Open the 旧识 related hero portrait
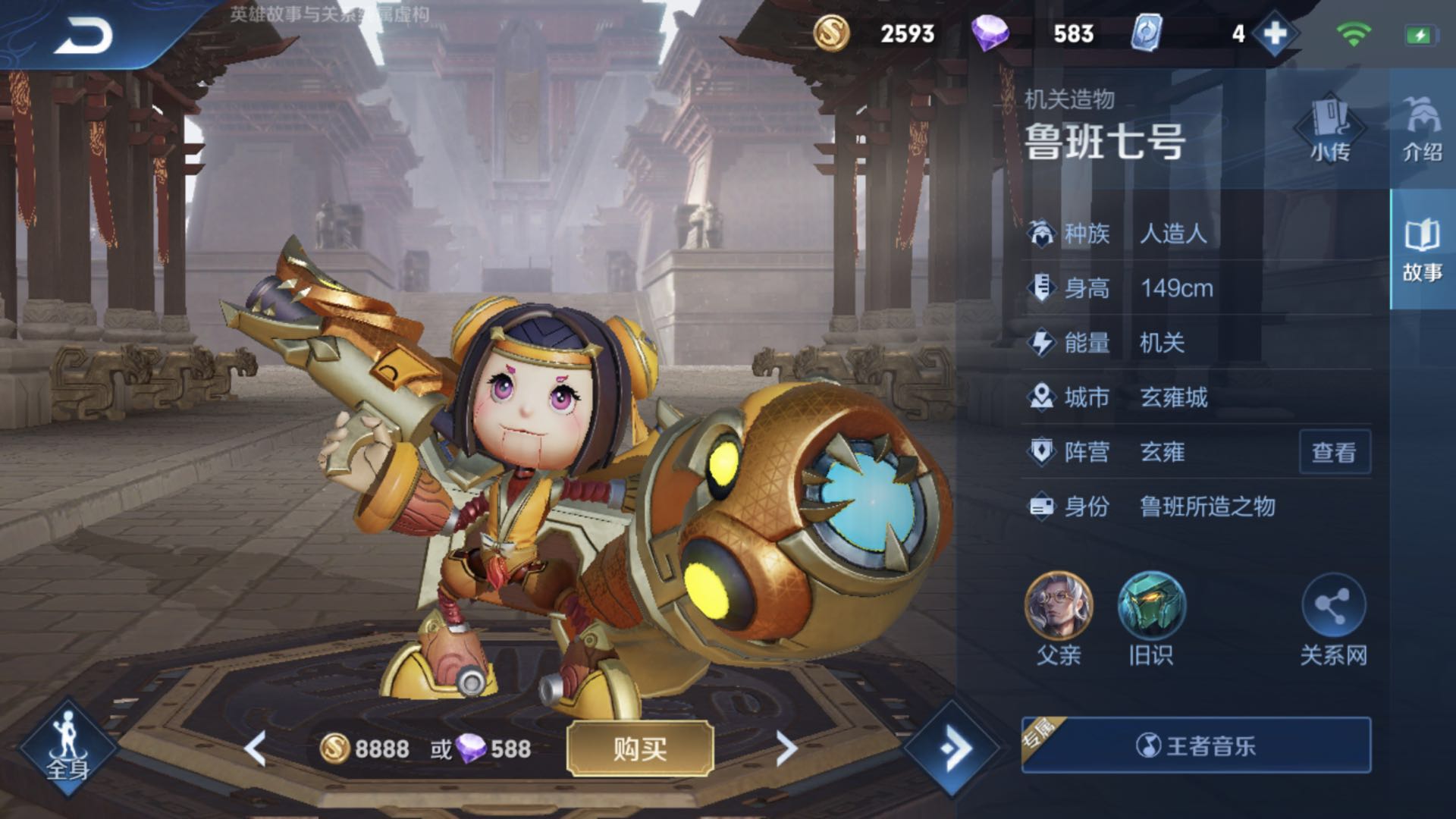This screenshot has width=1456, height=819. 1151,607
